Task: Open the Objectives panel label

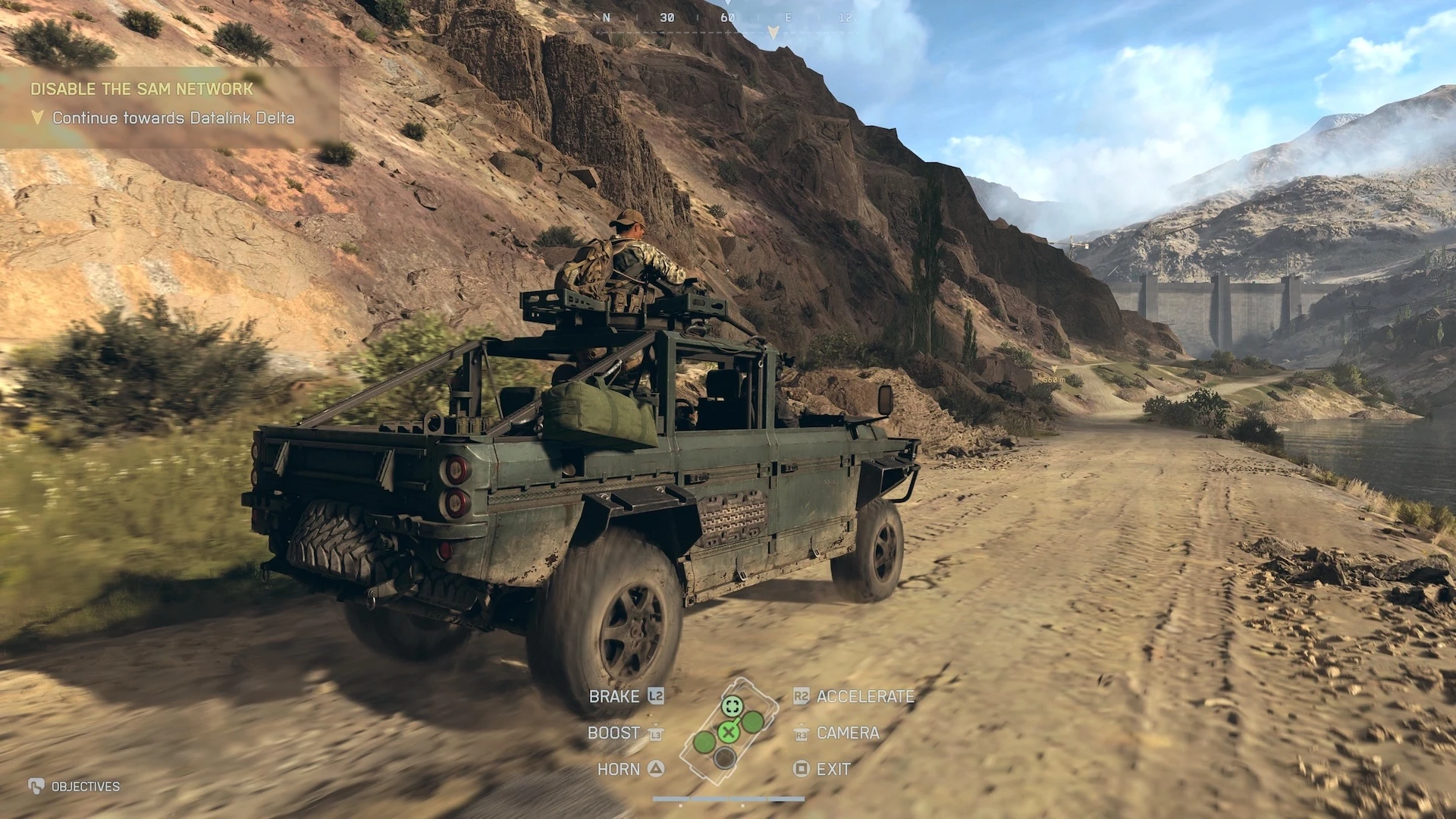Action: click(85, 786)
